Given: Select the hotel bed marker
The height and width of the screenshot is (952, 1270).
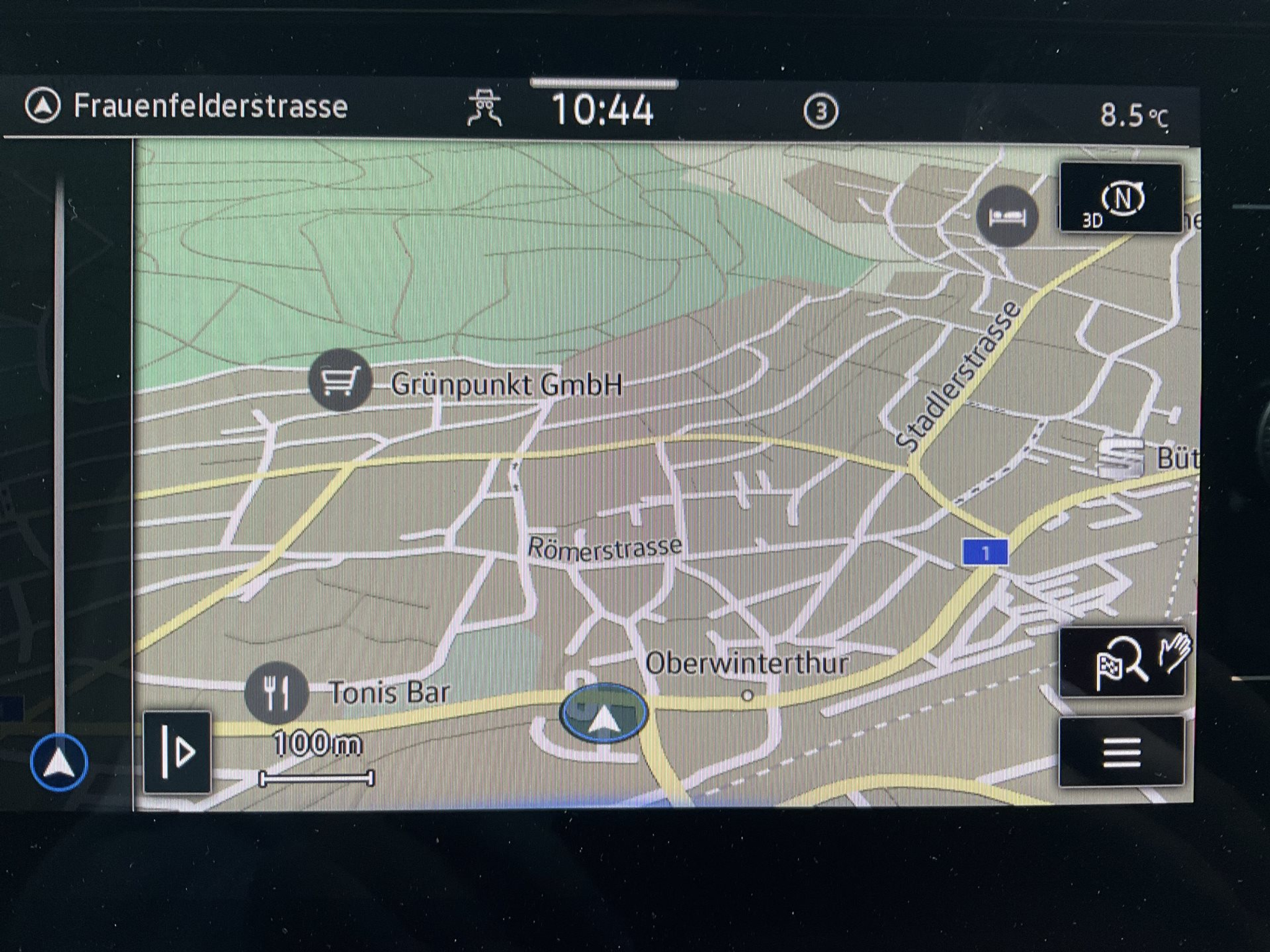Looking at the screenshot, I should (x=1006, y=216).
